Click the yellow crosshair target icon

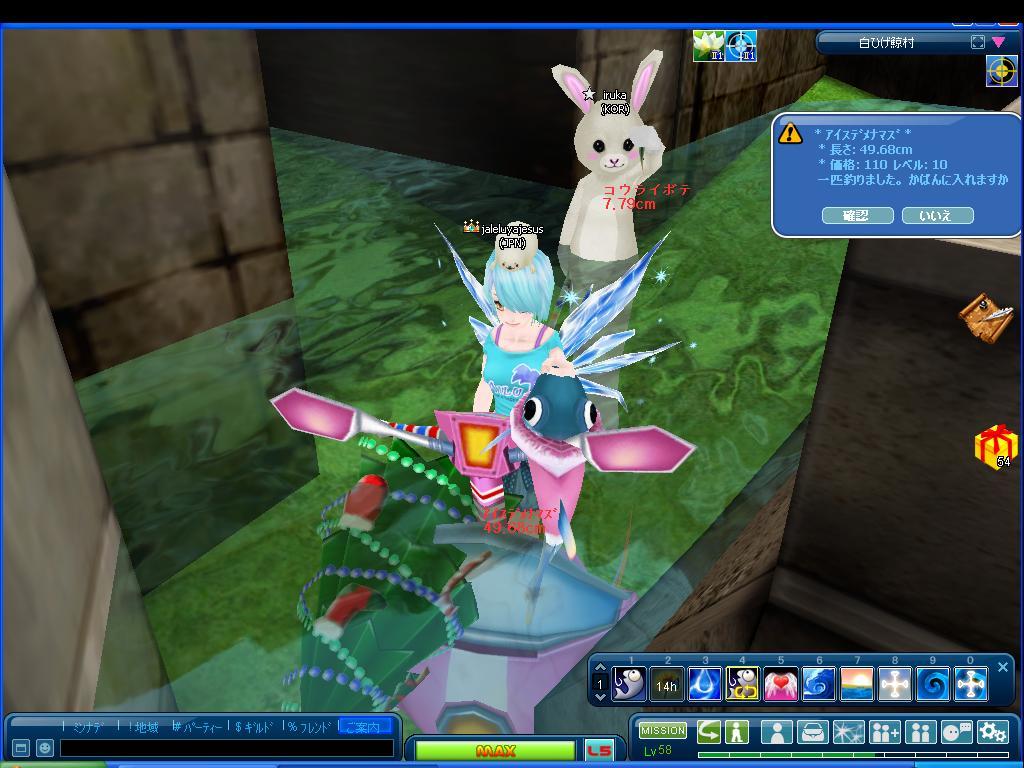[1001, 70]
